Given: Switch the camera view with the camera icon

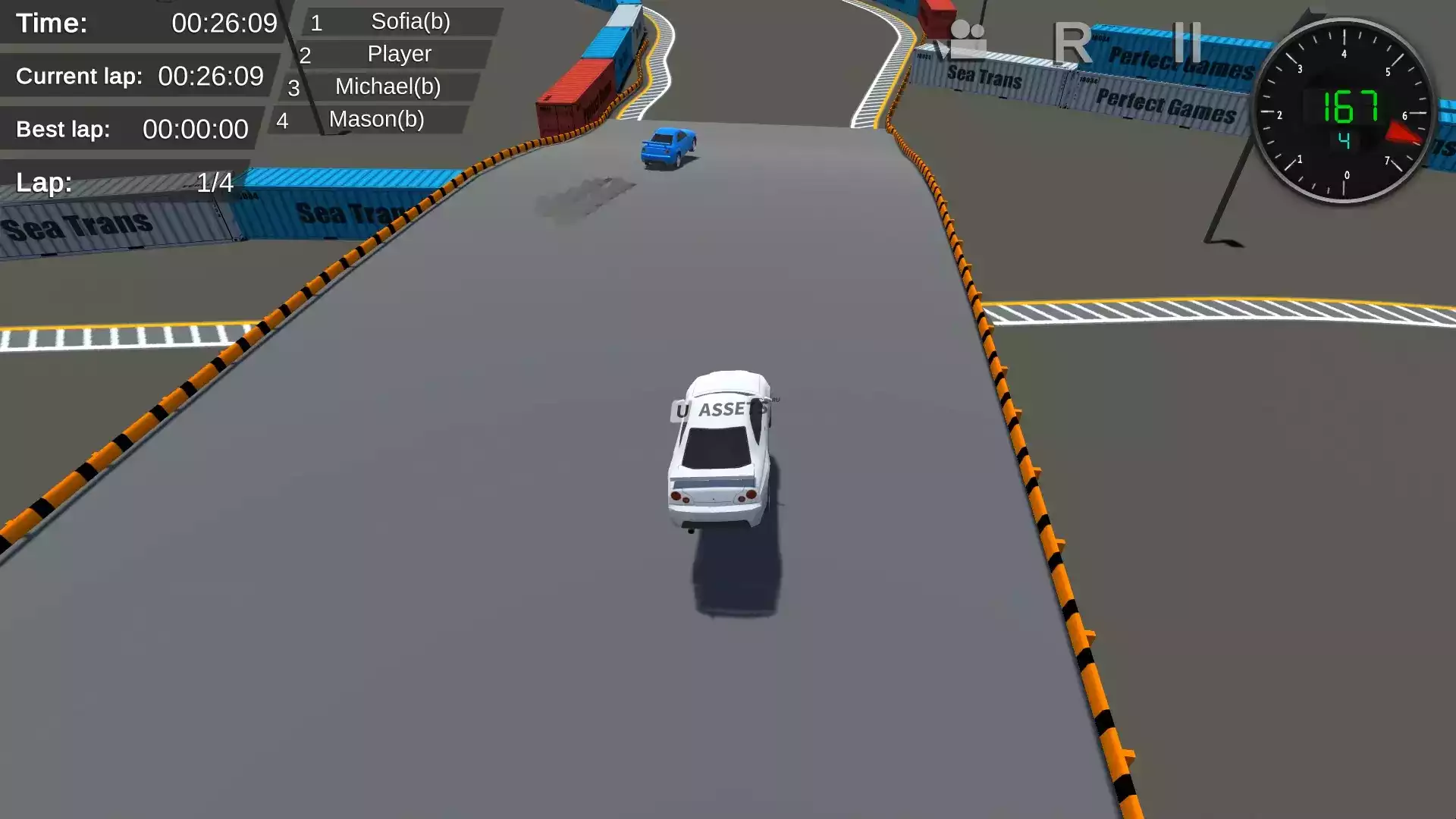Looking at the screenshot, I should pos(962,41).
